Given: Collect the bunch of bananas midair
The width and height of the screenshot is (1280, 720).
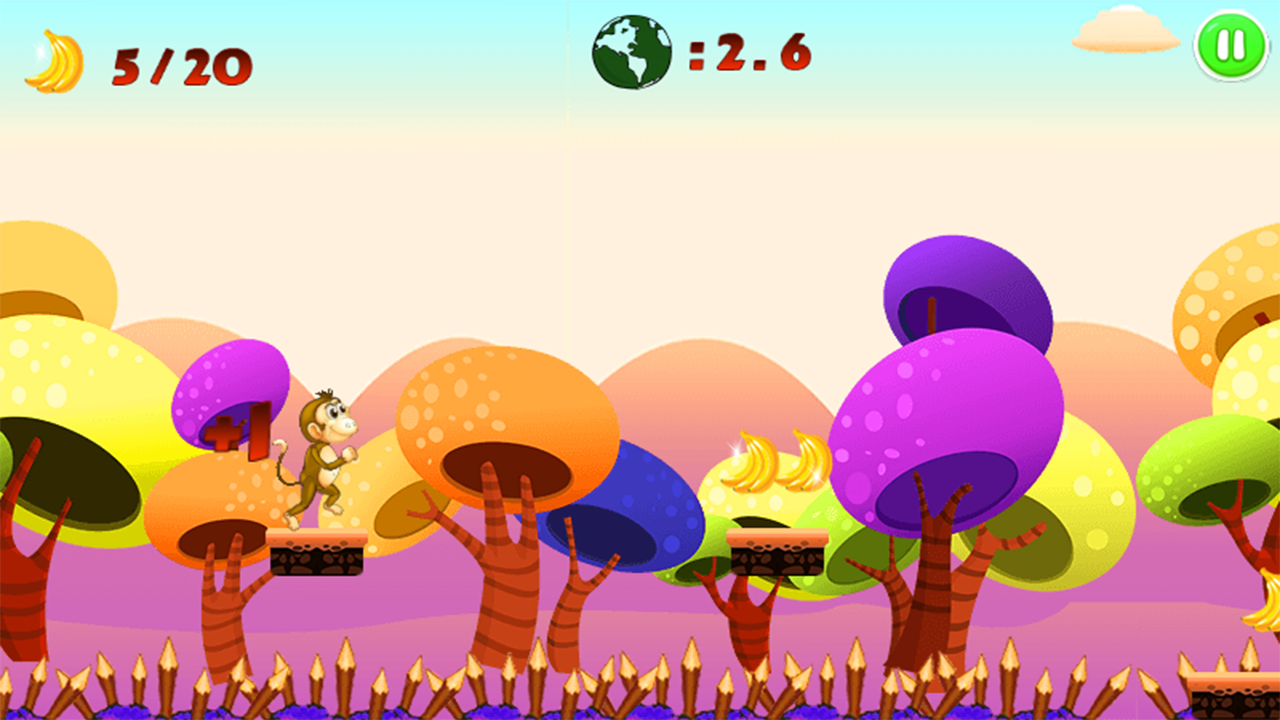Looking at the screenshot, I should click(x=775, y=462).
